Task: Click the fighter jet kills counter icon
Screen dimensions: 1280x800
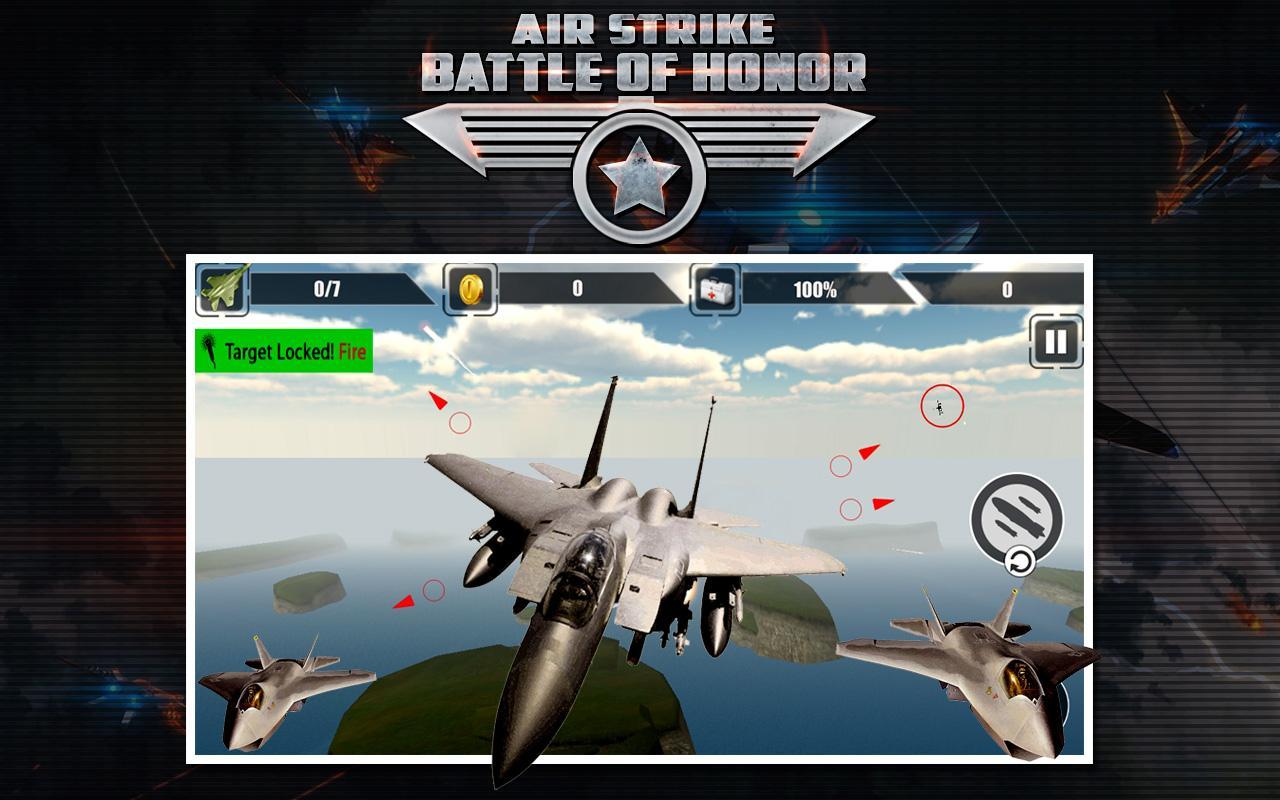Action: [x=224, y=289]
